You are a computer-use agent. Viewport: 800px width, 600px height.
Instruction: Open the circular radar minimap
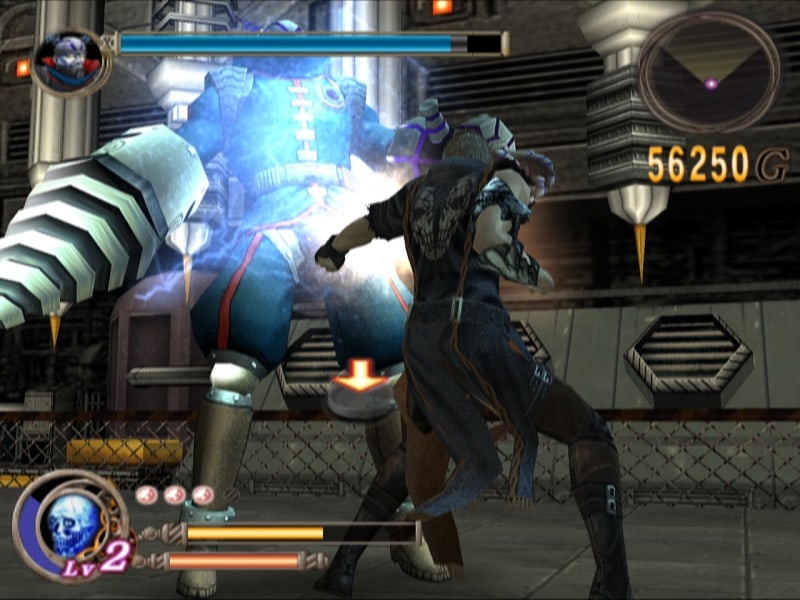(x=710, y=70)
